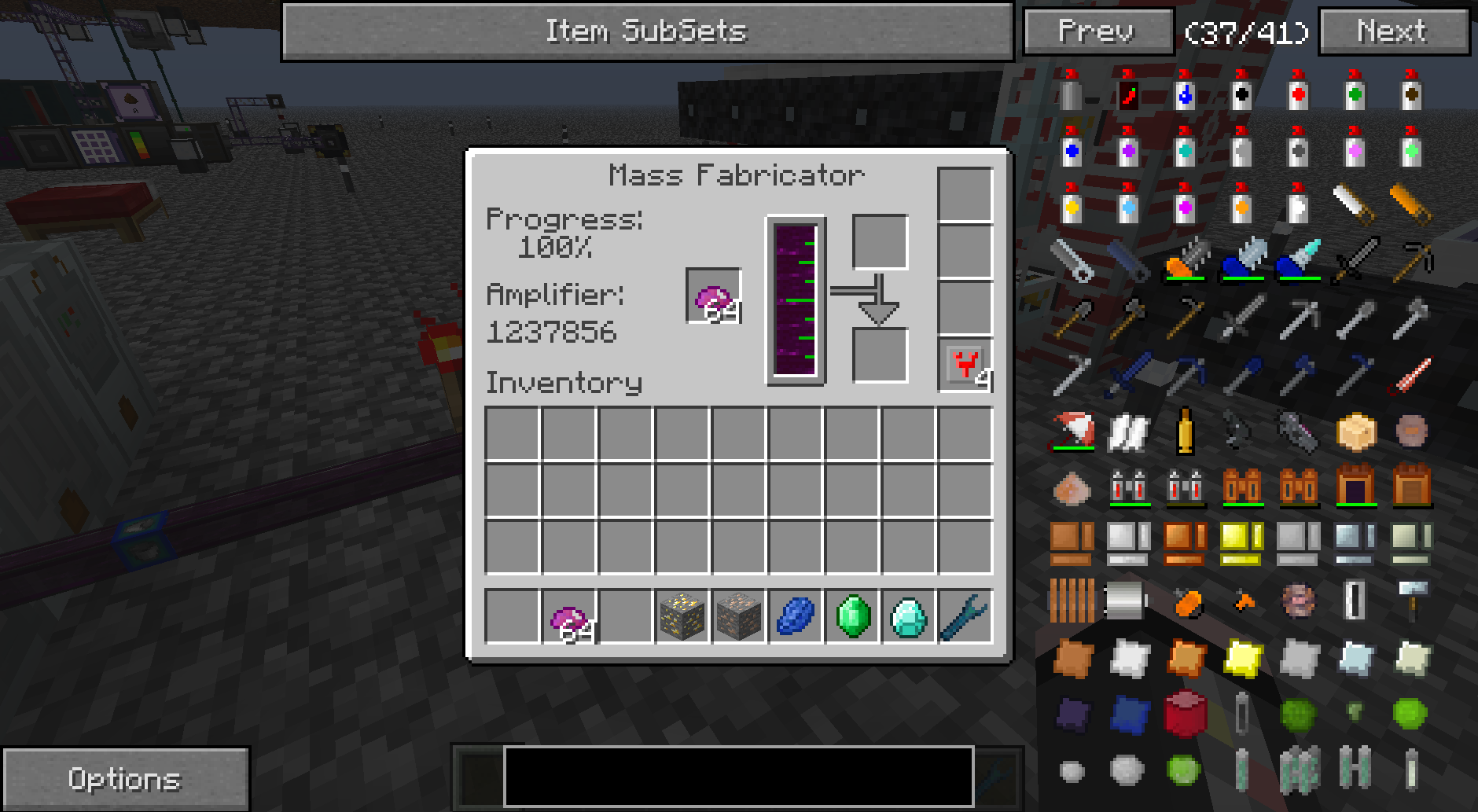Image resolution: width=1478 pixels, height=812 pixels.
Task: Select the red upgrade item with count 4
Action: point(965,366)
